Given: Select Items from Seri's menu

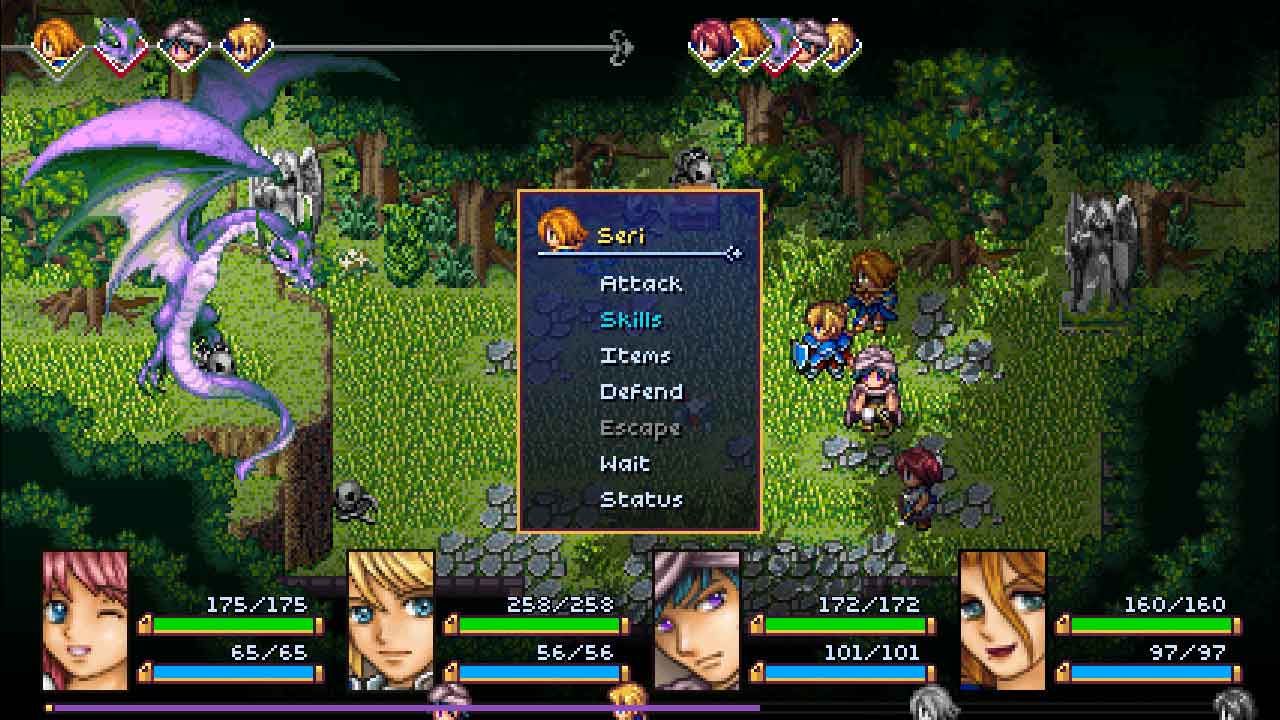Looking at the screenshot, I should point(635,356).
